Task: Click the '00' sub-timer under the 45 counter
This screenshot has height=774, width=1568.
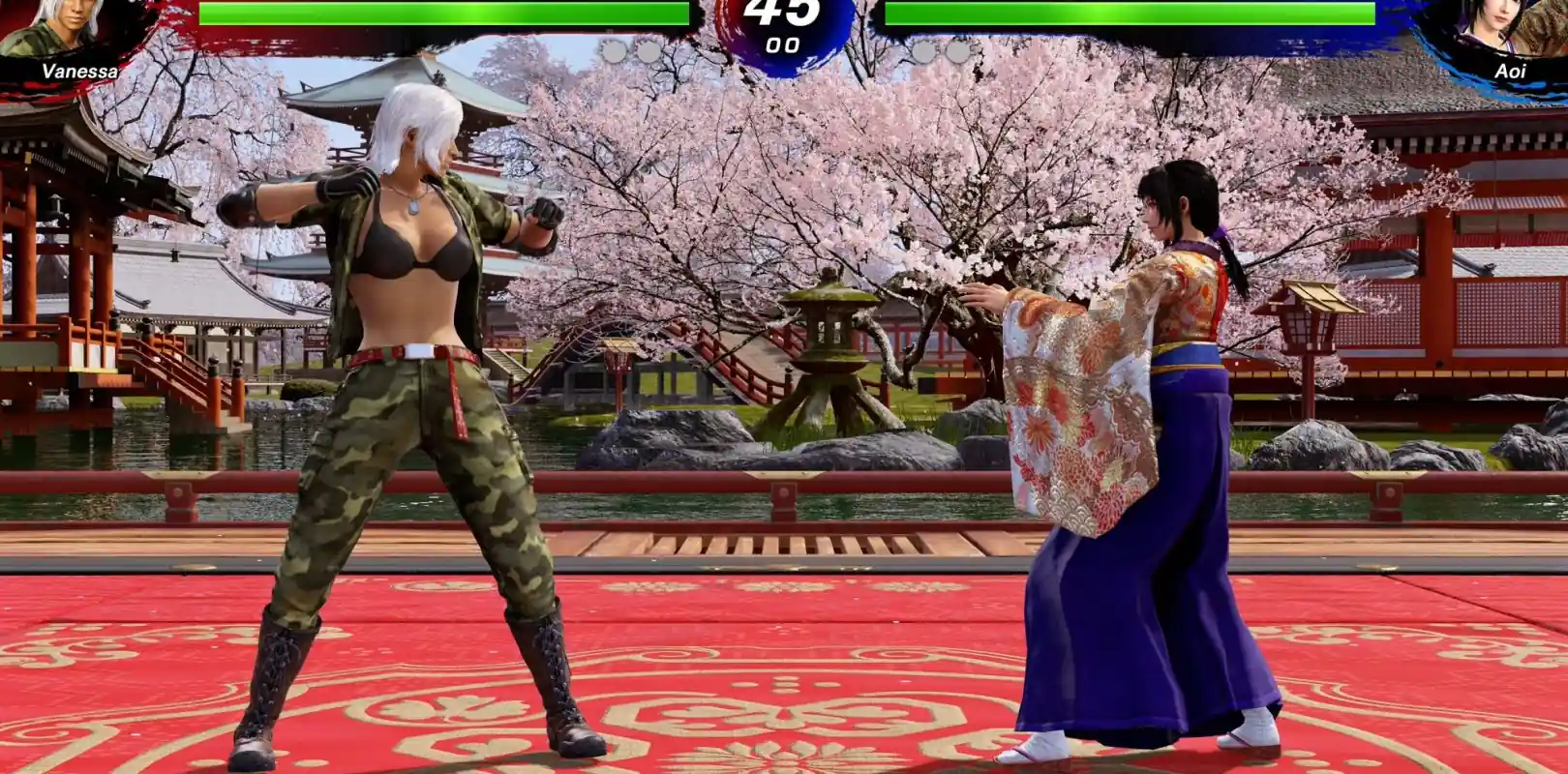Action: (784, 45)
